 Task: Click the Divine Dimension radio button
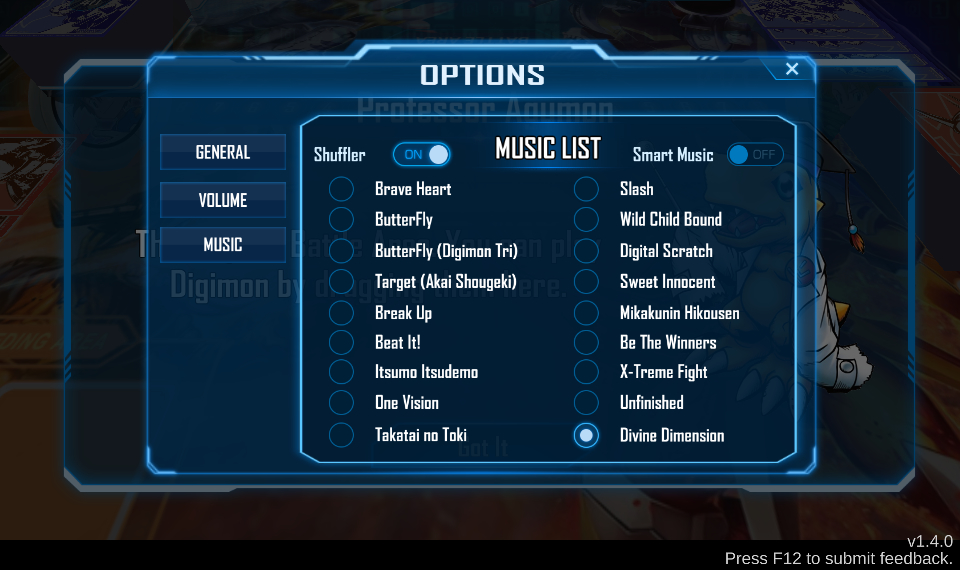click(586, 435)
